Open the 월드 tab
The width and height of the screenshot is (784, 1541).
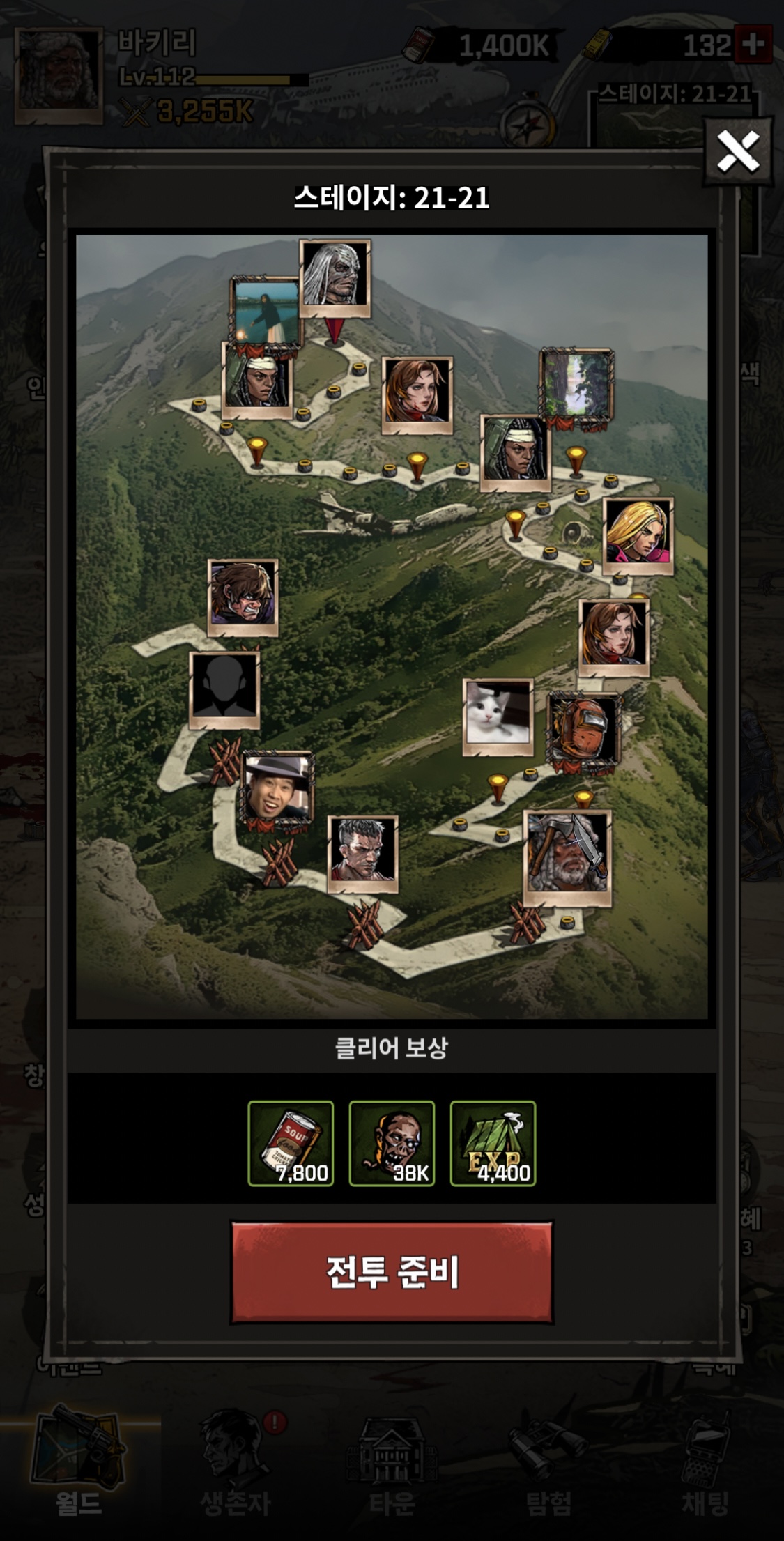79,1462
